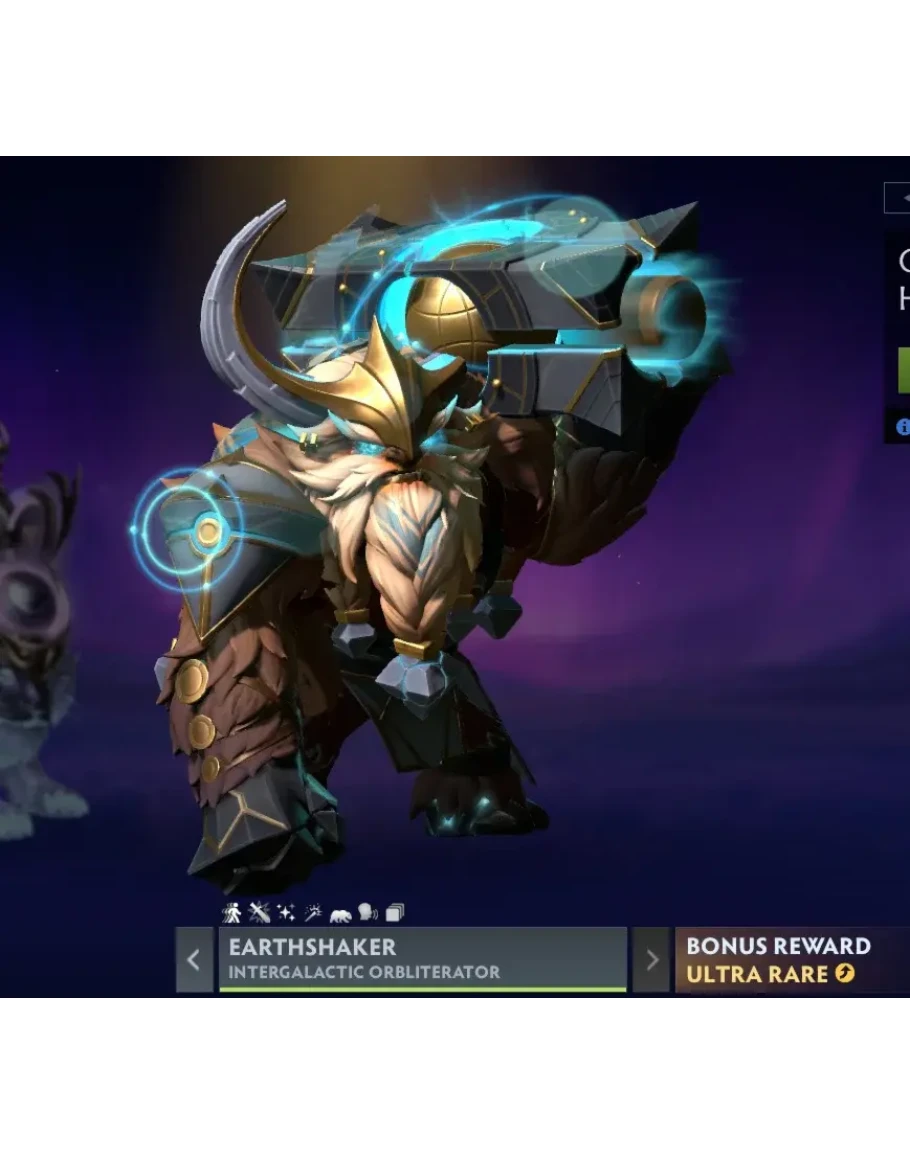Select the Earthshaker Intergalactic Orbliterator item bar
910x1155 pixels.
pos(422,959)
